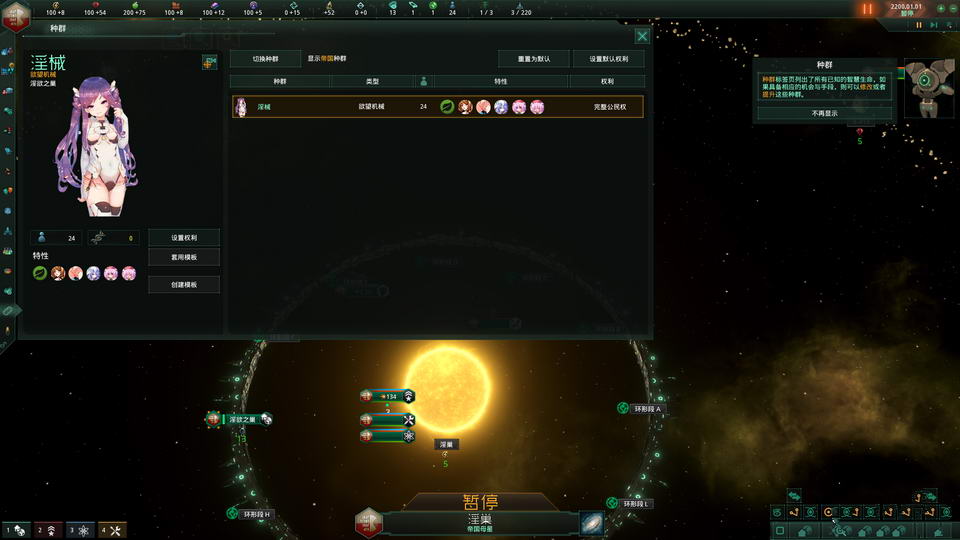Close the species panel
The image size is (960, 540).
(x=643, y=36)
